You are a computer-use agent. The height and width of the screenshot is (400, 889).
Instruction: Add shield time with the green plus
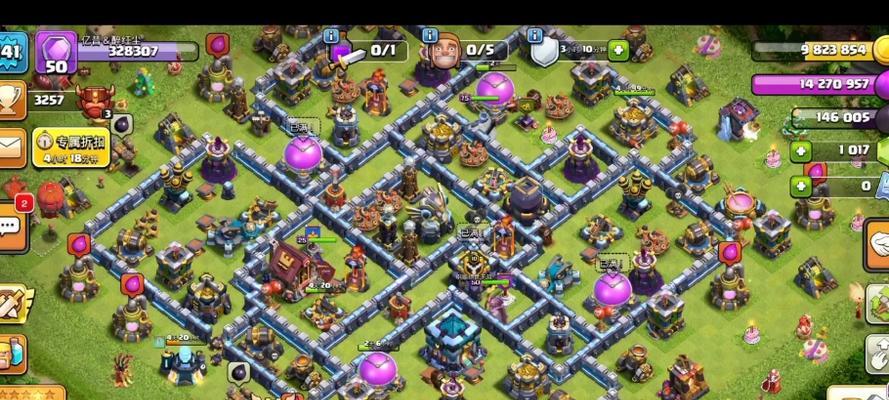(x=619, y=49)
